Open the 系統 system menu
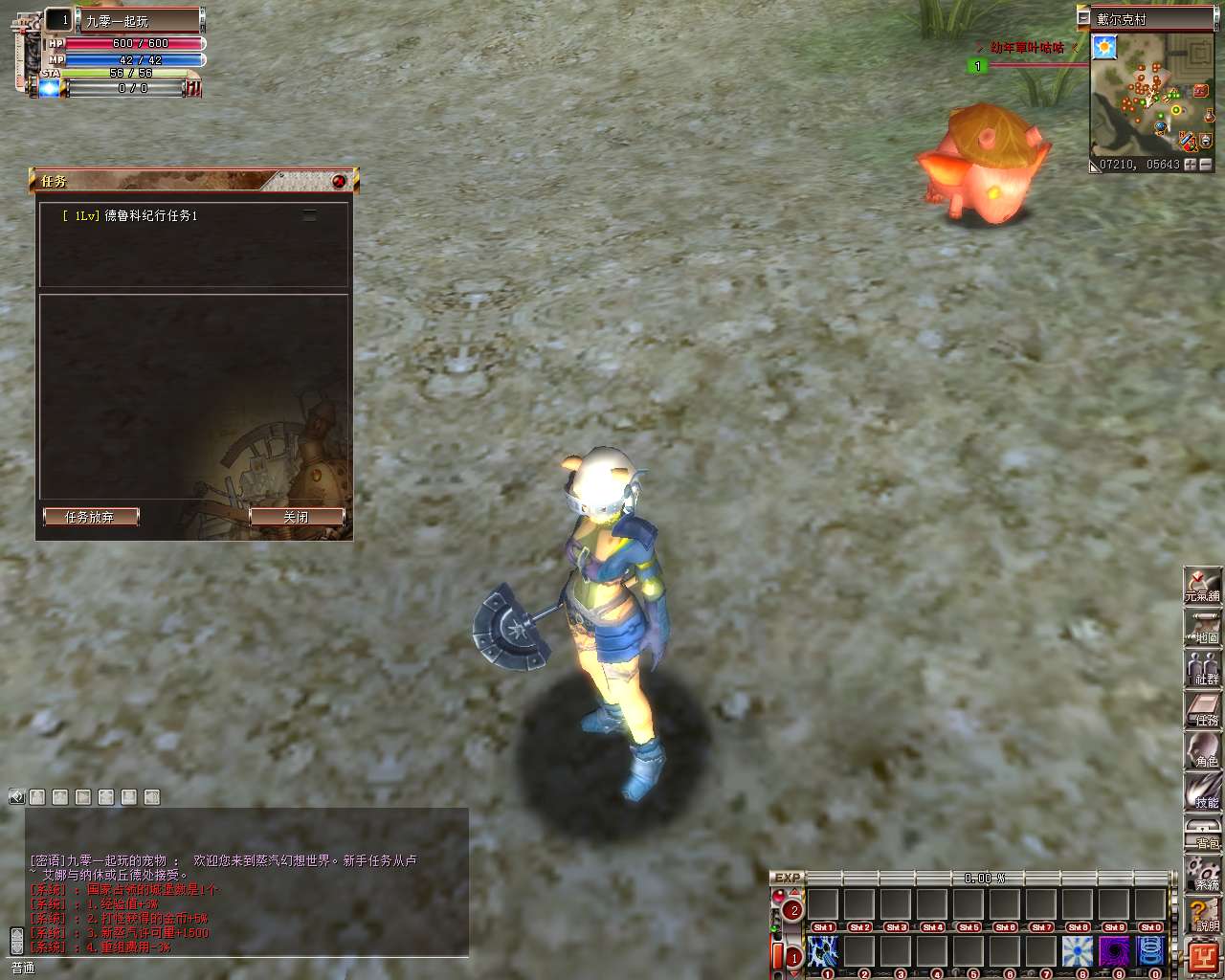The image size is (1225, 980). pyautogui.click(x=1204, y=873)
